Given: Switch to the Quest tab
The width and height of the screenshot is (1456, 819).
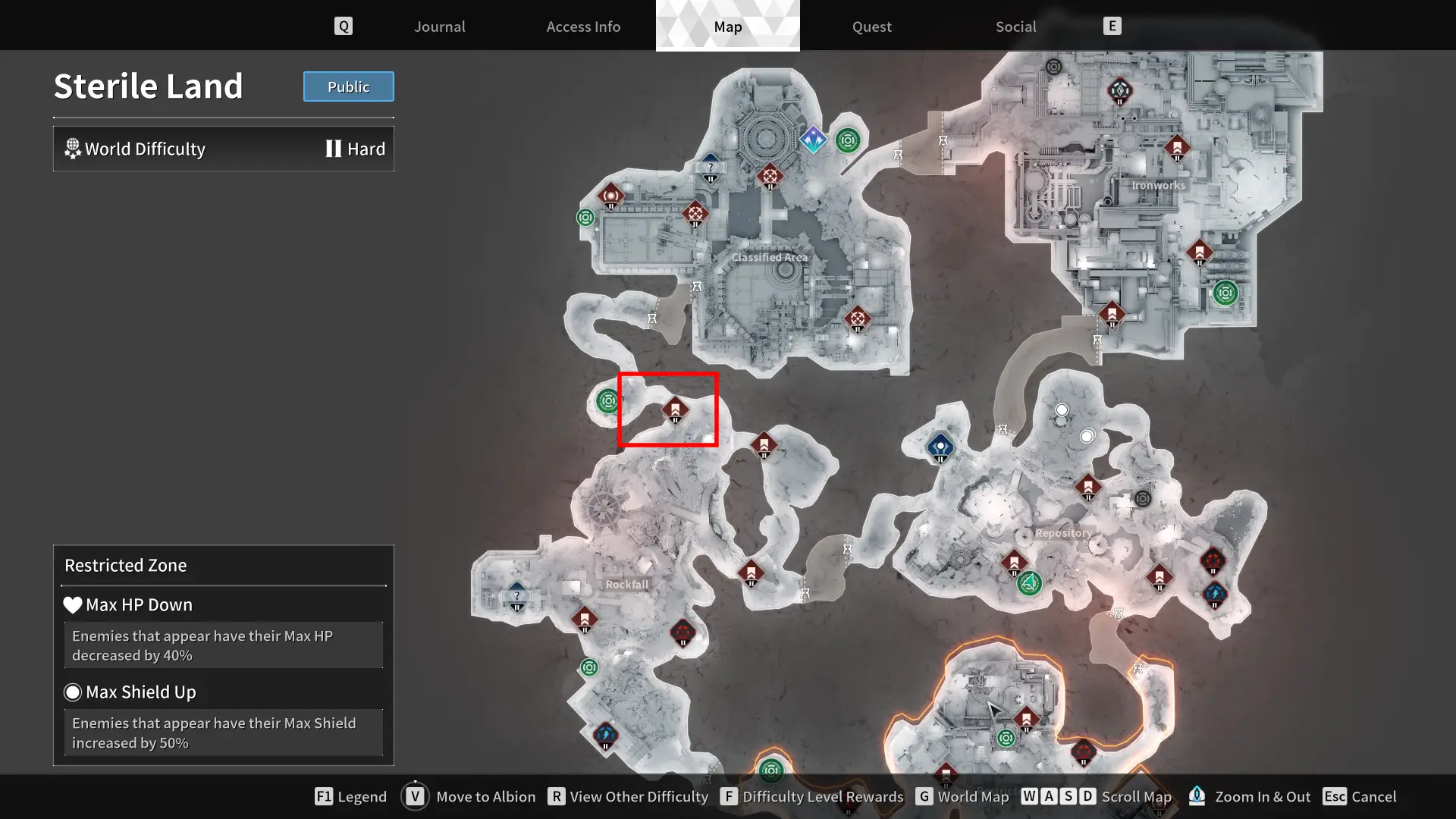Looking at the screenshot, I should 871,27.
